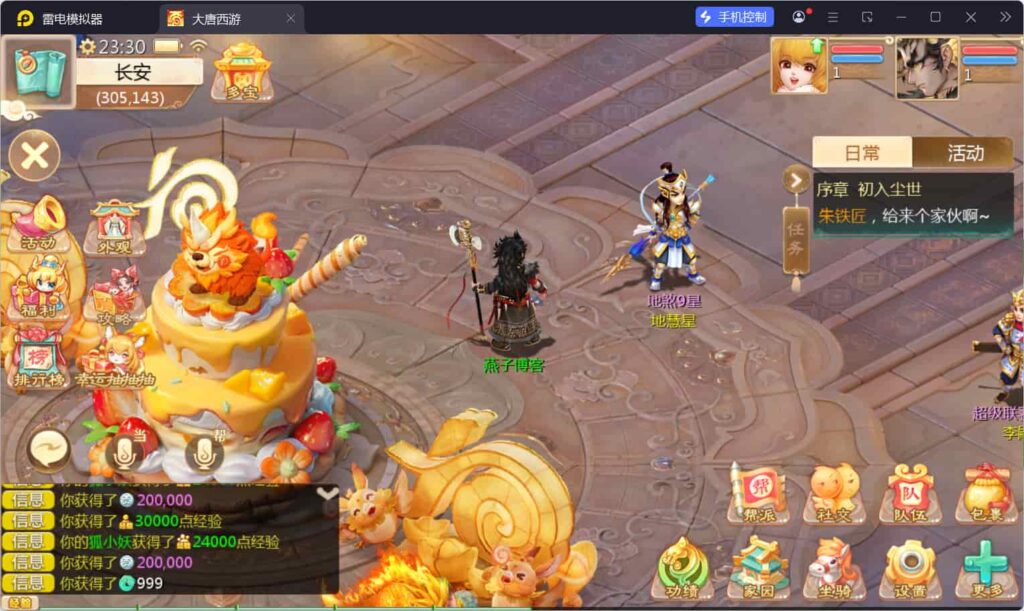Open the 外观 appearance menu
The image size is (1024, 611).
click(x=116, y=227)
